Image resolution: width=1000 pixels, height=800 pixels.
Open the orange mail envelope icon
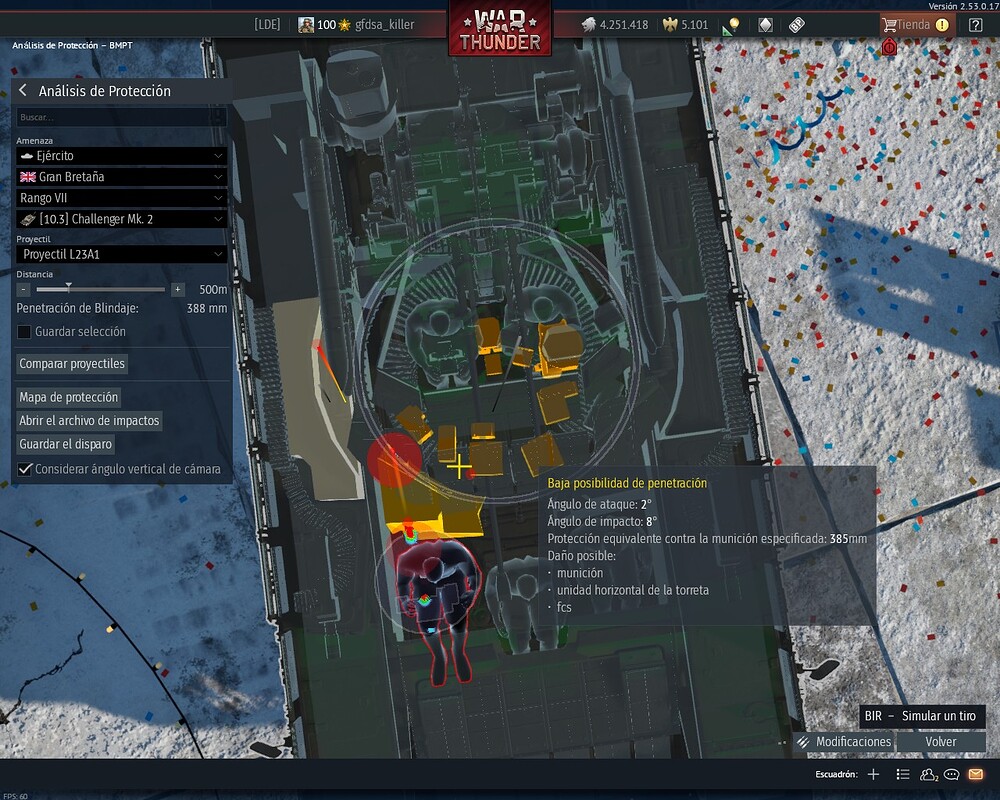tap(976, 774)
